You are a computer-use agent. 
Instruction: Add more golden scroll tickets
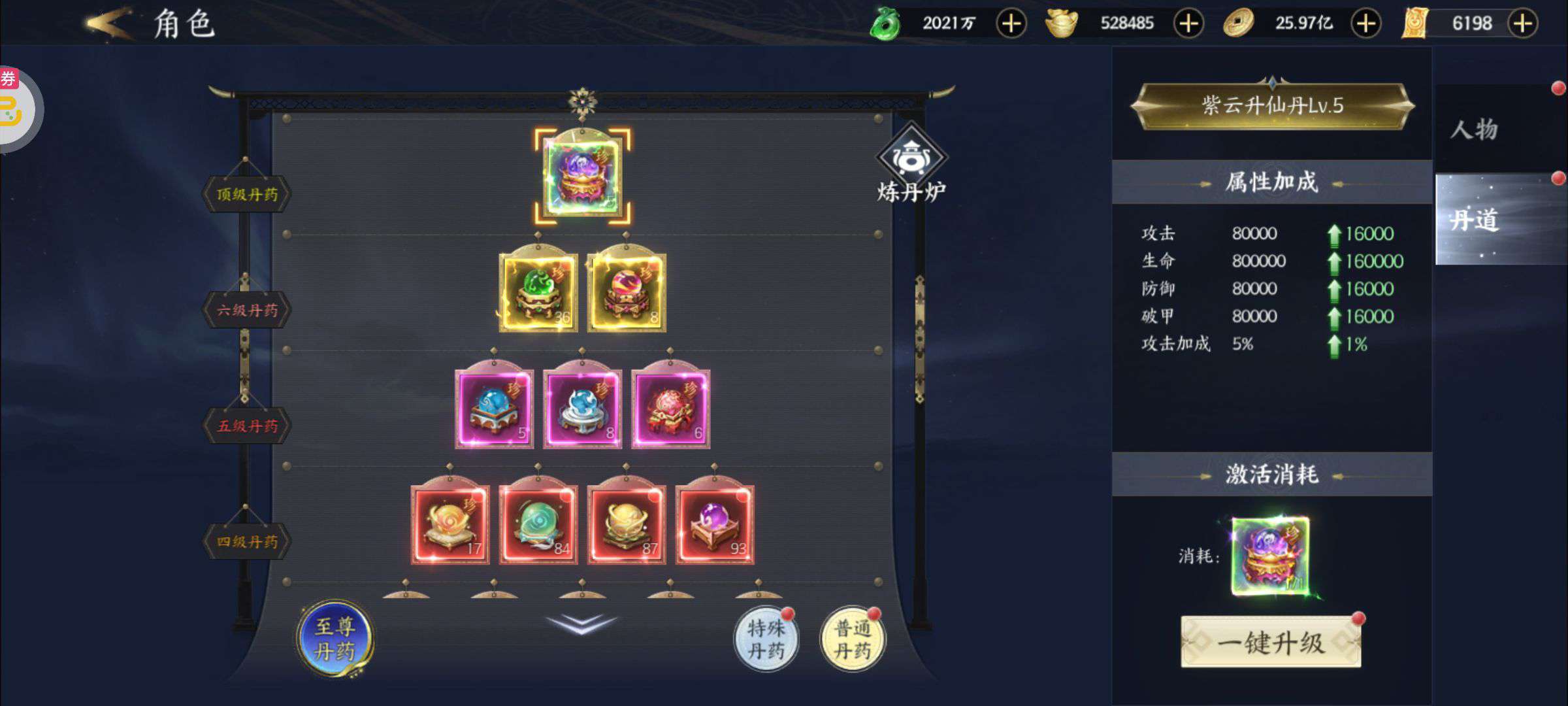[x=1523, y=24]
